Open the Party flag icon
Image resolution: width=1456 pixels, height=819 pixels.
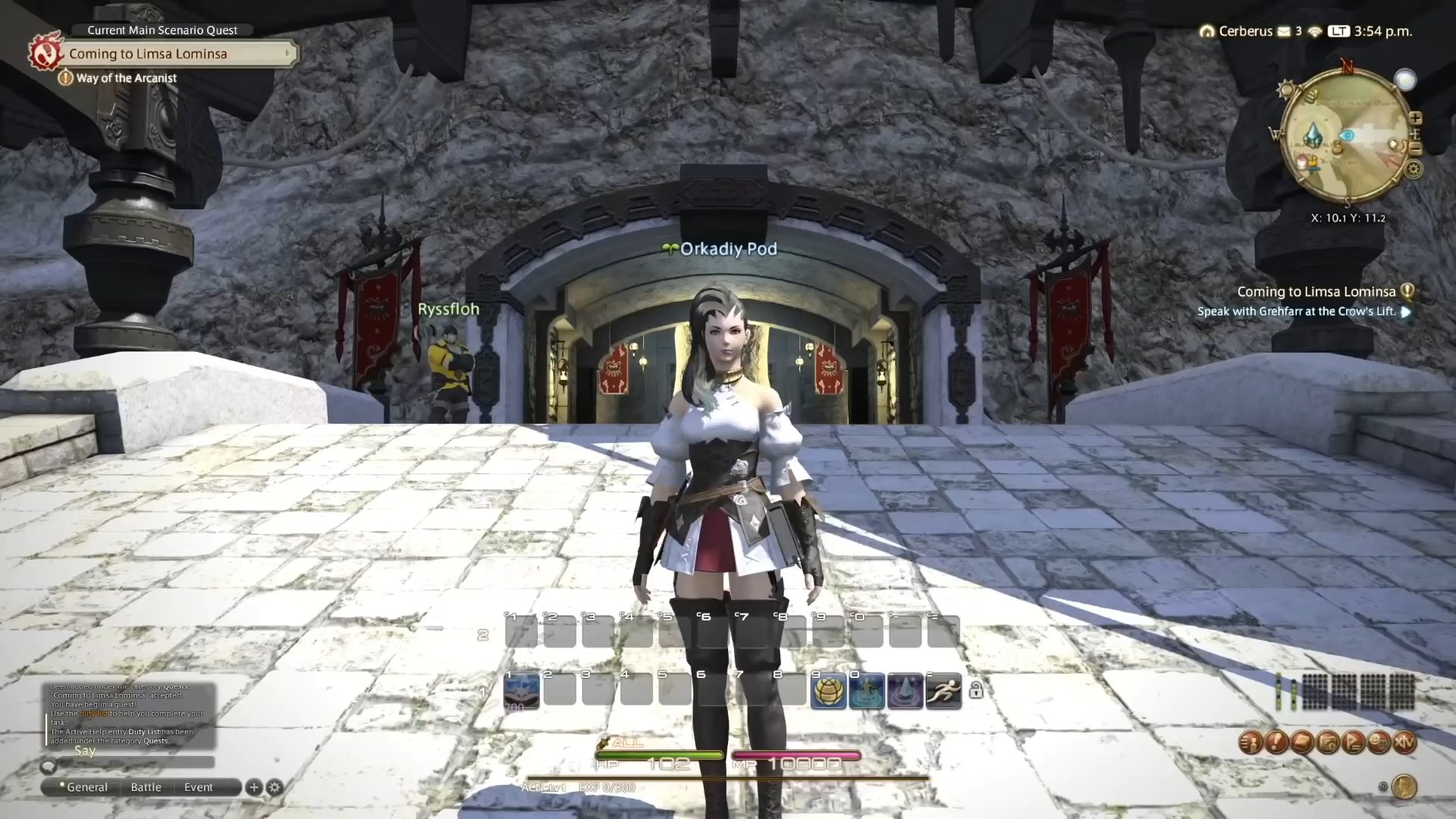click(x=1354, y=742)
